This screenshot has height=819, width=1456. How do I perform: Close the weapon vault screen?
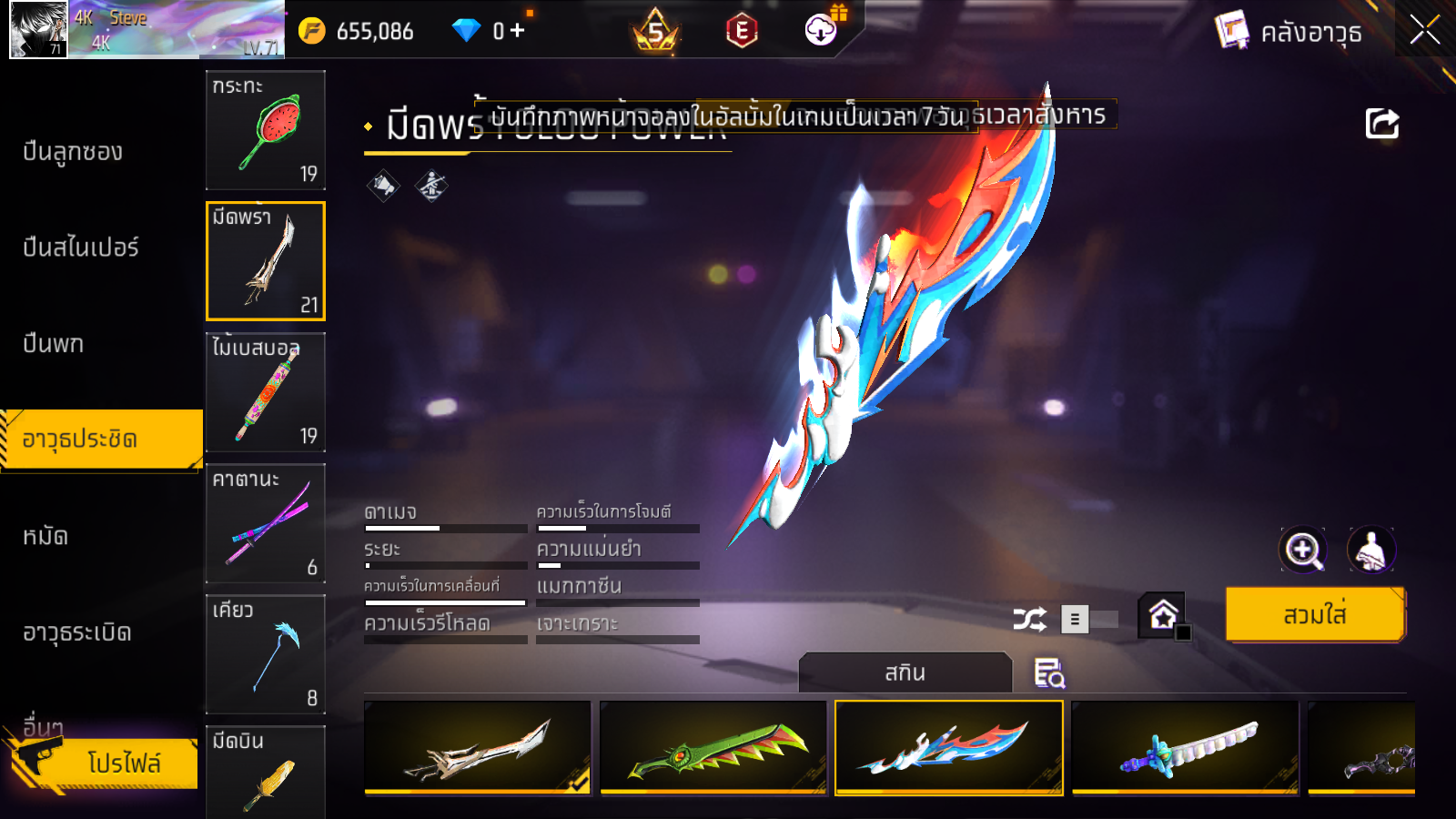(x=1424, y=30)
